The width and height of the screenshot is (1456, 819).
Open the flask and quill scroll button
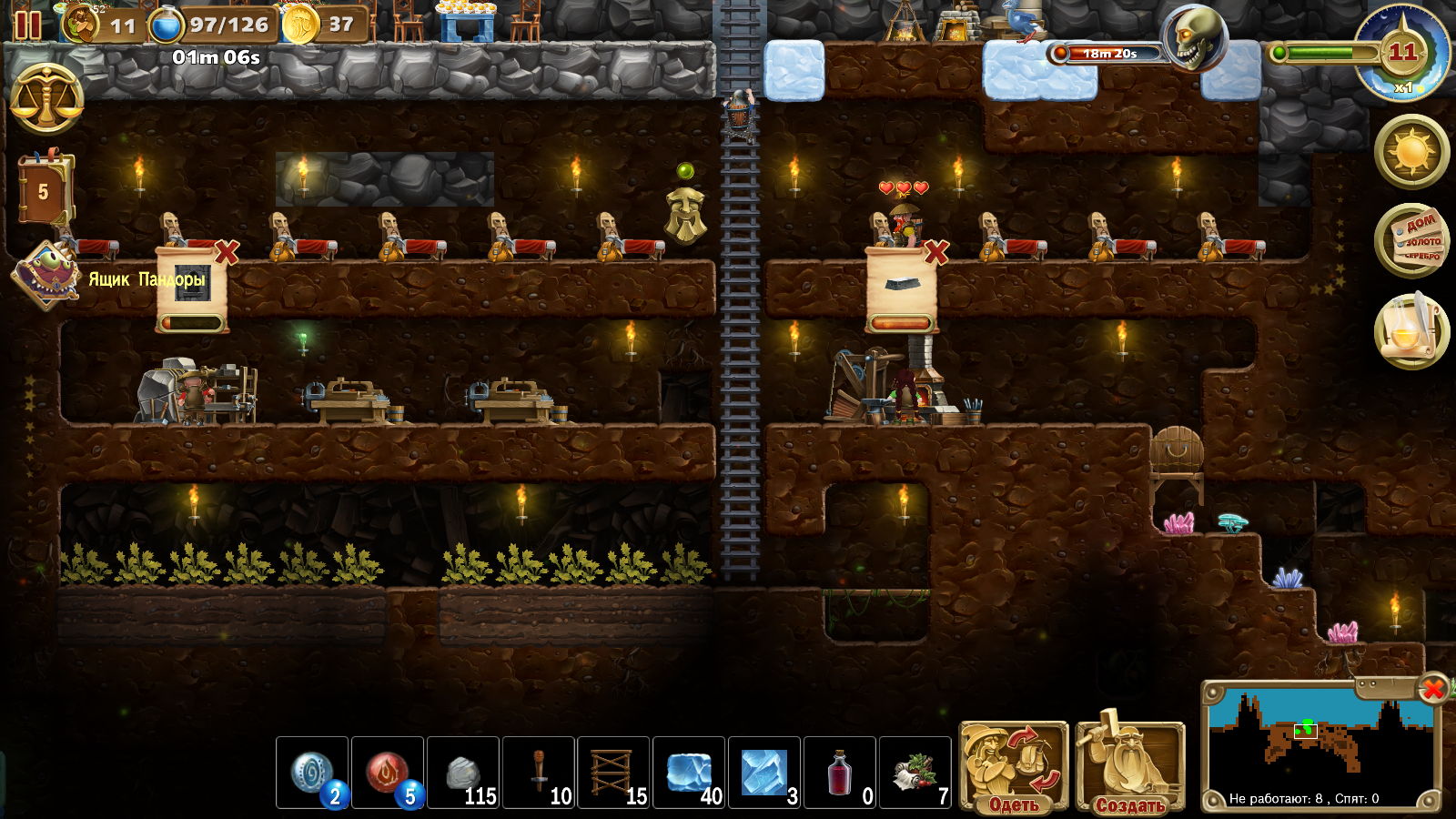(1411, 330)
